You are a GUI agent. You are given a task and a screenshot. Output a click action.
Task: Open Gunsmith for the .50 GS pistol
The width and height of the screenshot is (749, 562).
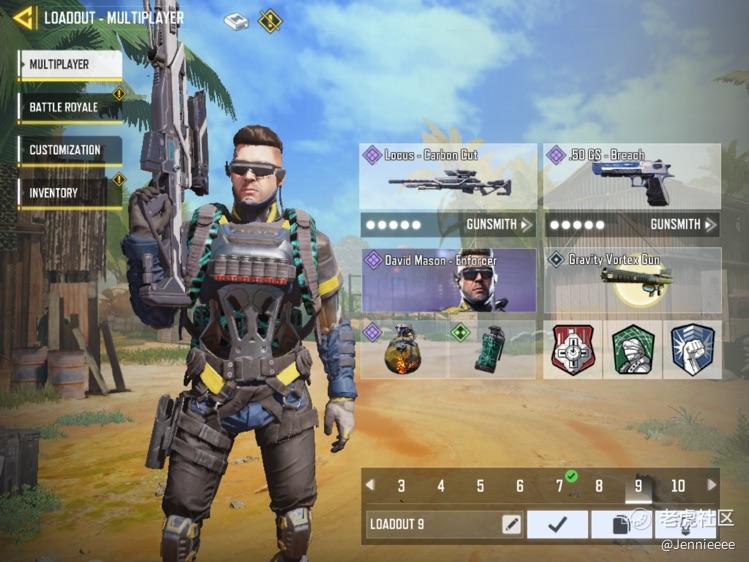(683, 225)
